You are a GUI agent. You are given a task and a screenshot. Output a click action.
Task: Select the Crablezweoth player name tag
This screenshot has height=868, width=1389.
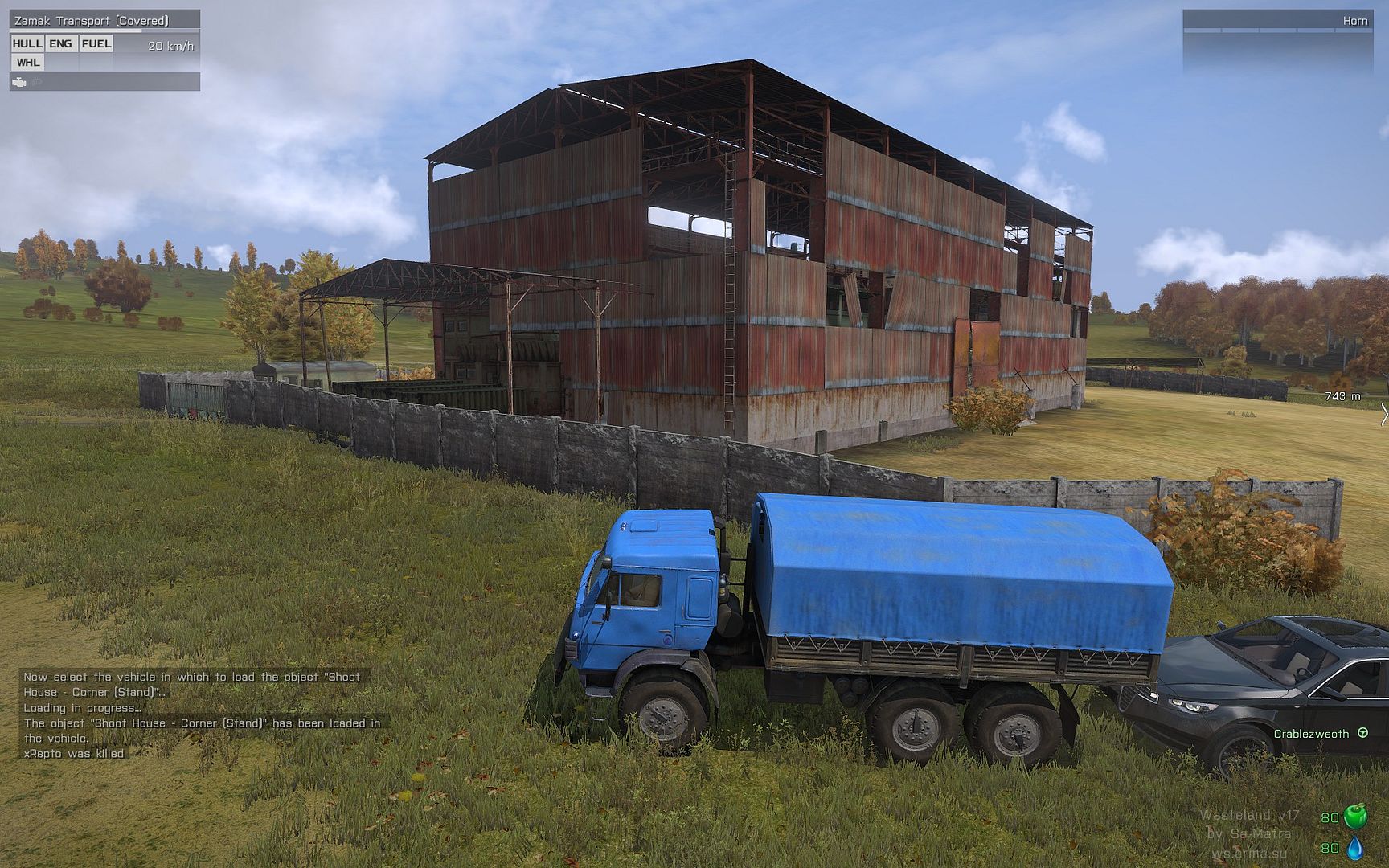1311,734
